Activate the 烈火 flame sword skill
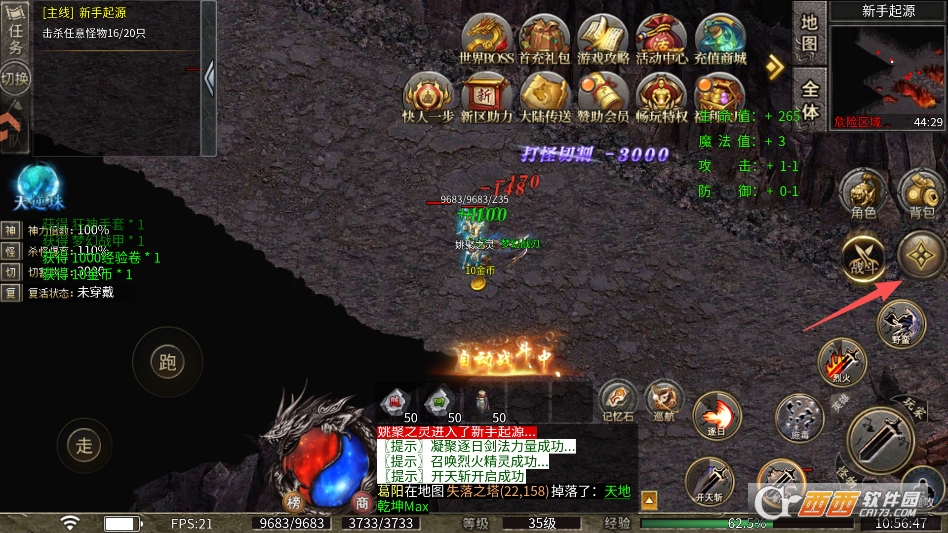The height and width of the screenshot is (533, 948). tap(840, 362)
